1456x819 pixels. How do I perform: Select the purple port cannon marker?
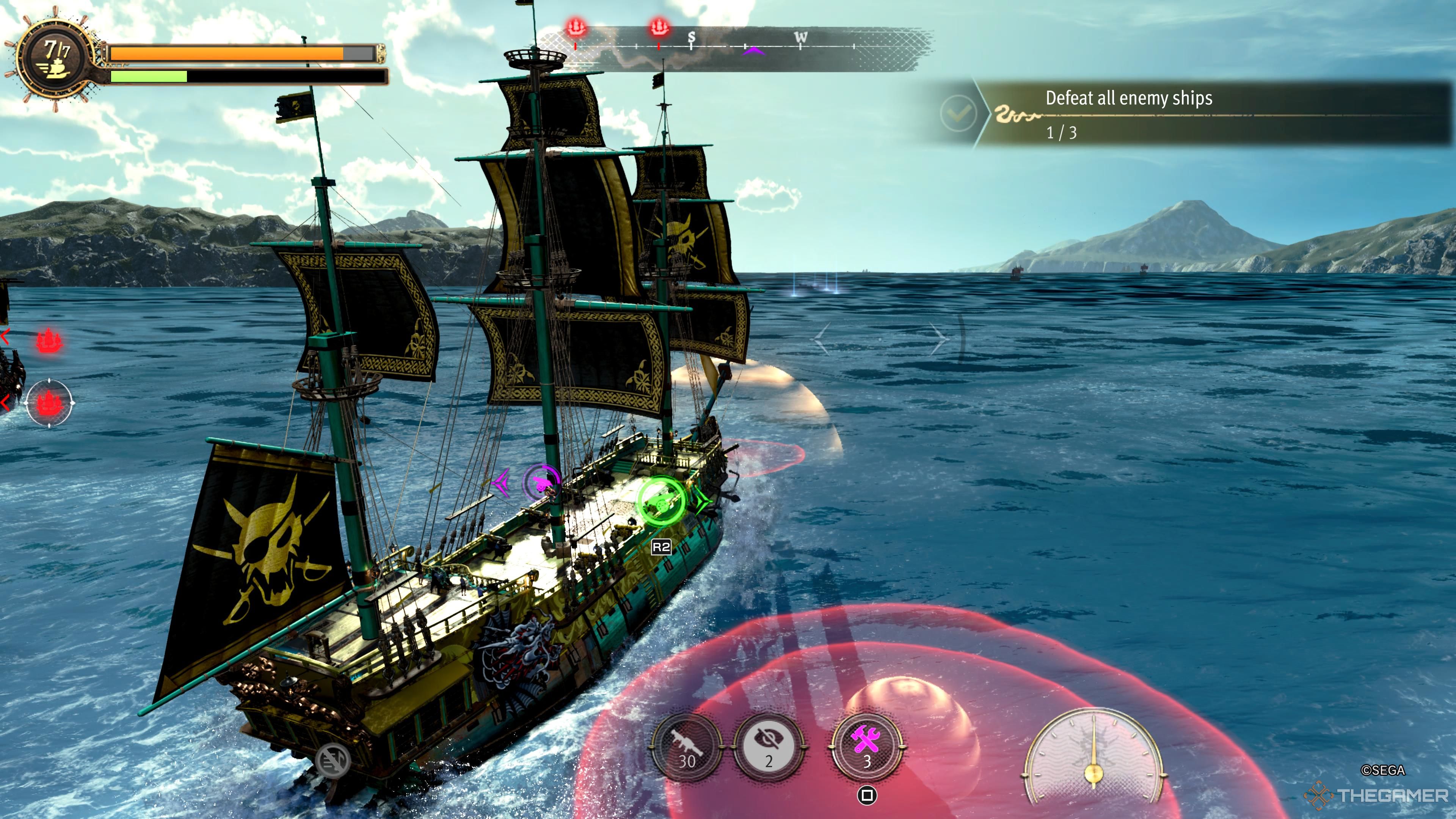coord(541,482)
